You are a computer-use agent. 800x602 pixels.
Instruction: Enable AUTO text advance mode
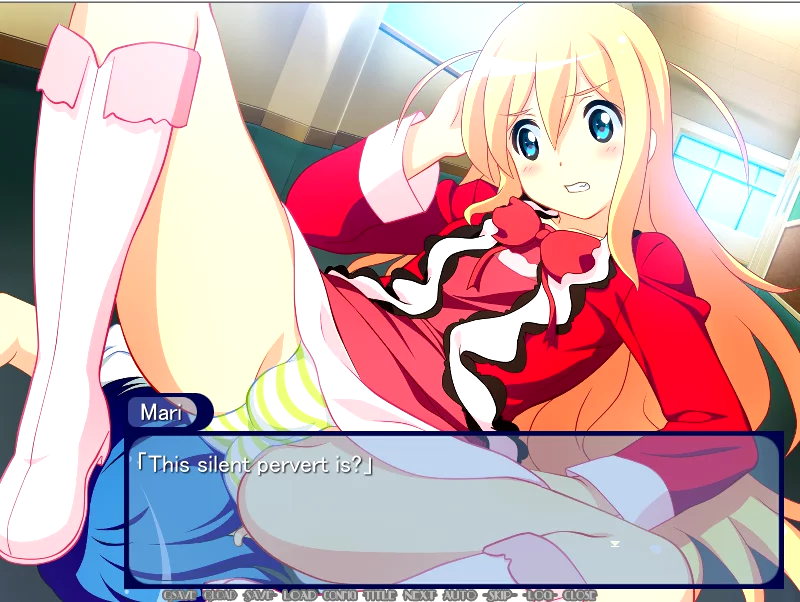coord(459,595)
